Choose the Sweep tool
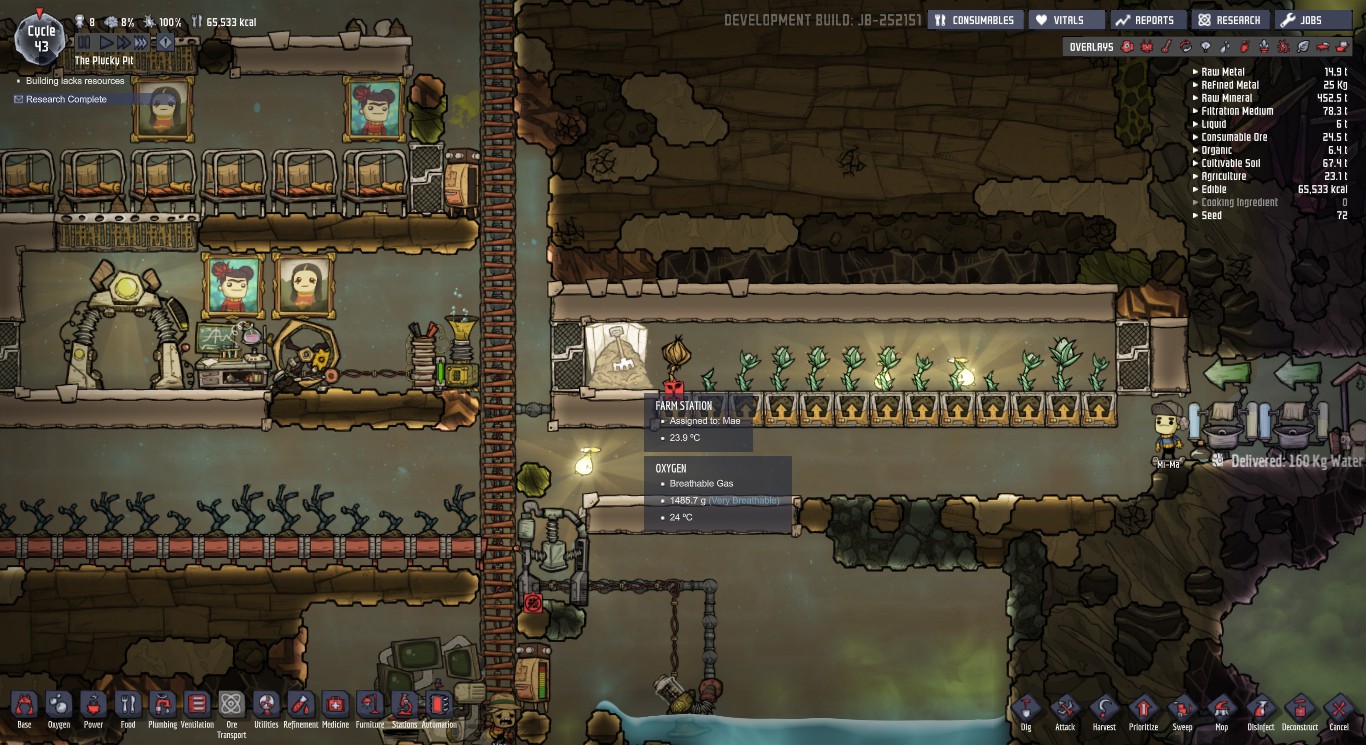 tap(1182, 709)
